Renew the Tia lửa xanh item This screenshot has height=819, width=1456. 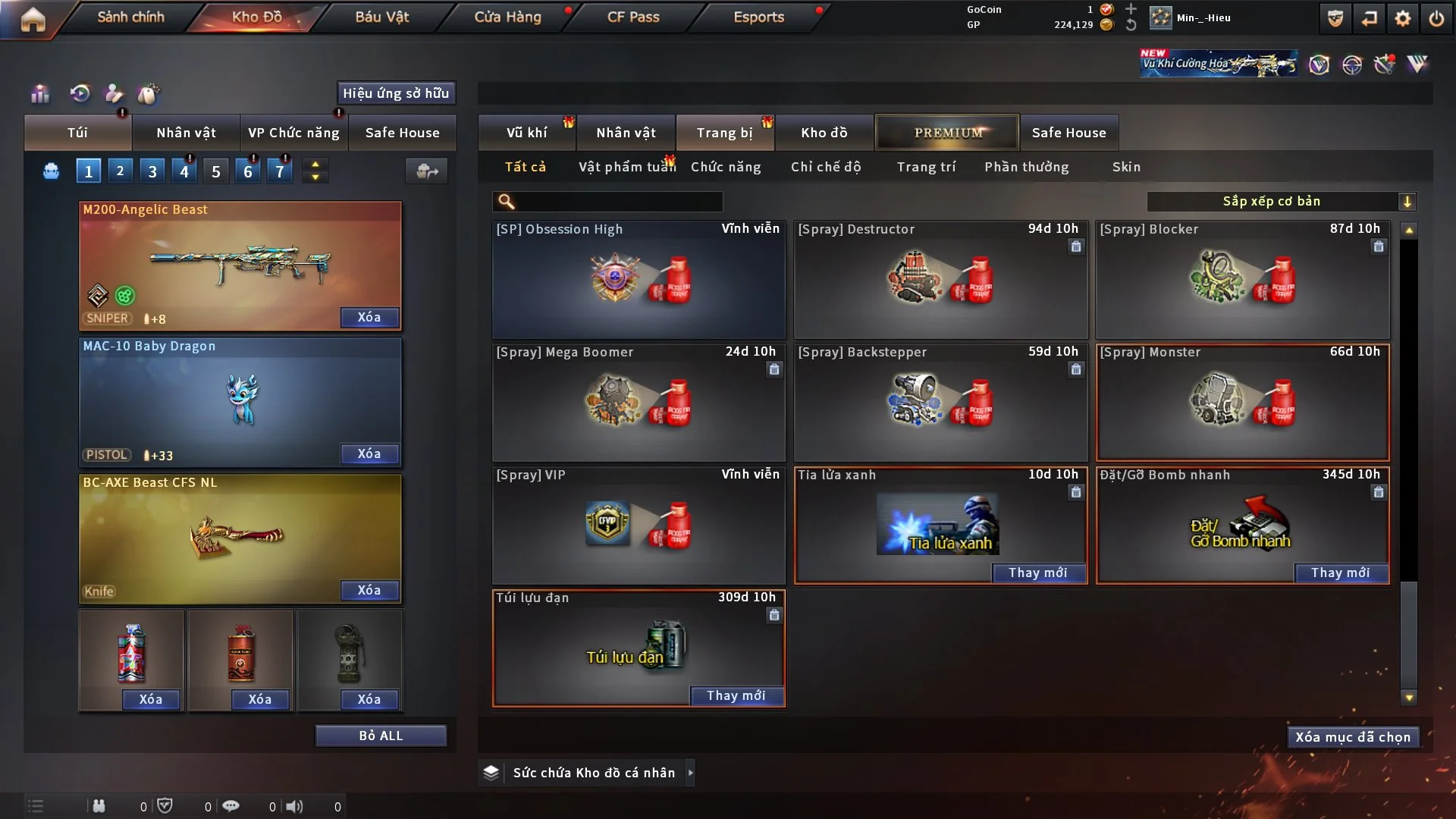pos(1037,573)
